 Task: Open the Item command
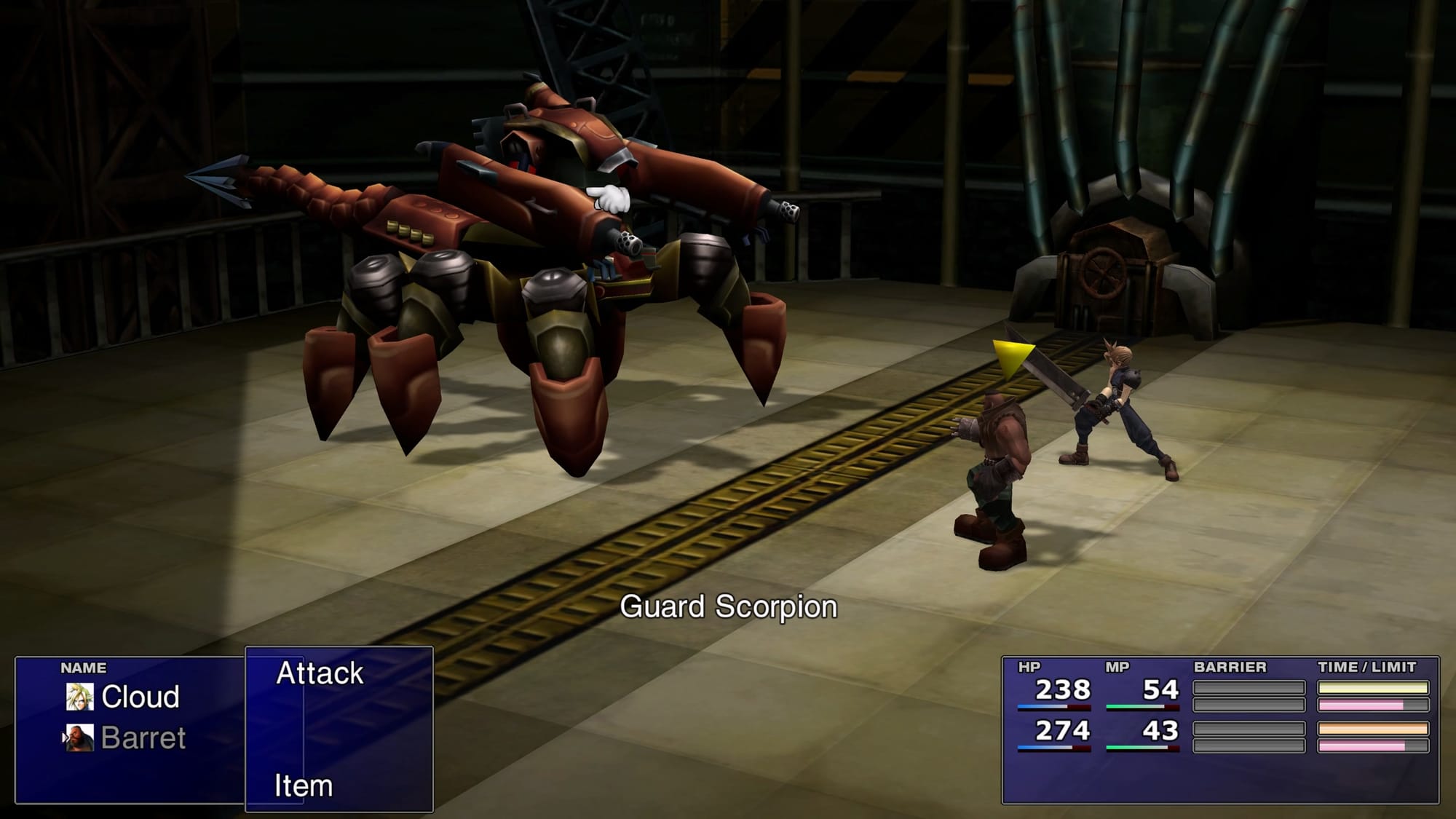pos(304,786)
